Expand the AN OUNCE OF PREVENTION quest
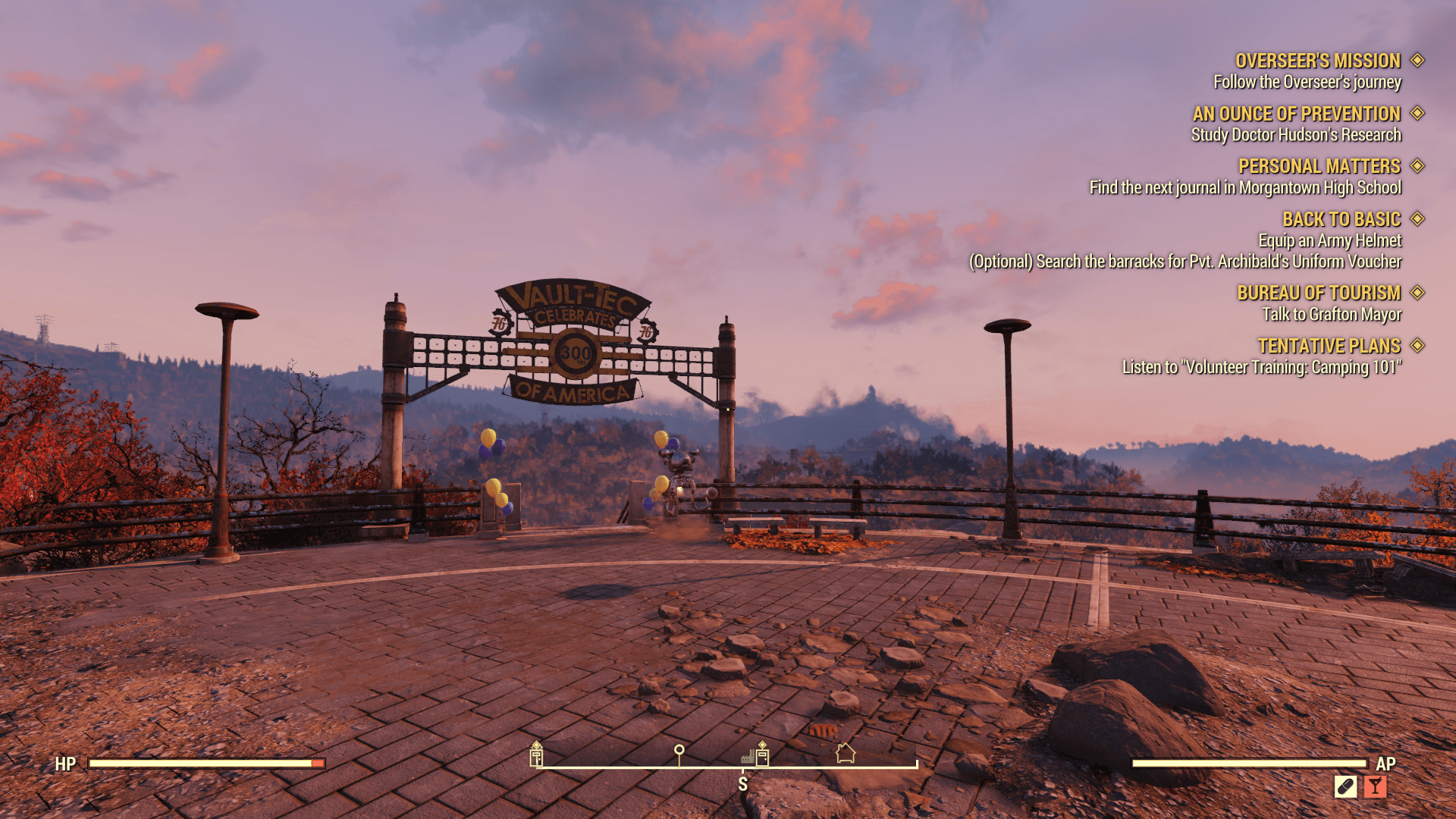Screen dimensions: 1456x819 (1418, 114)
